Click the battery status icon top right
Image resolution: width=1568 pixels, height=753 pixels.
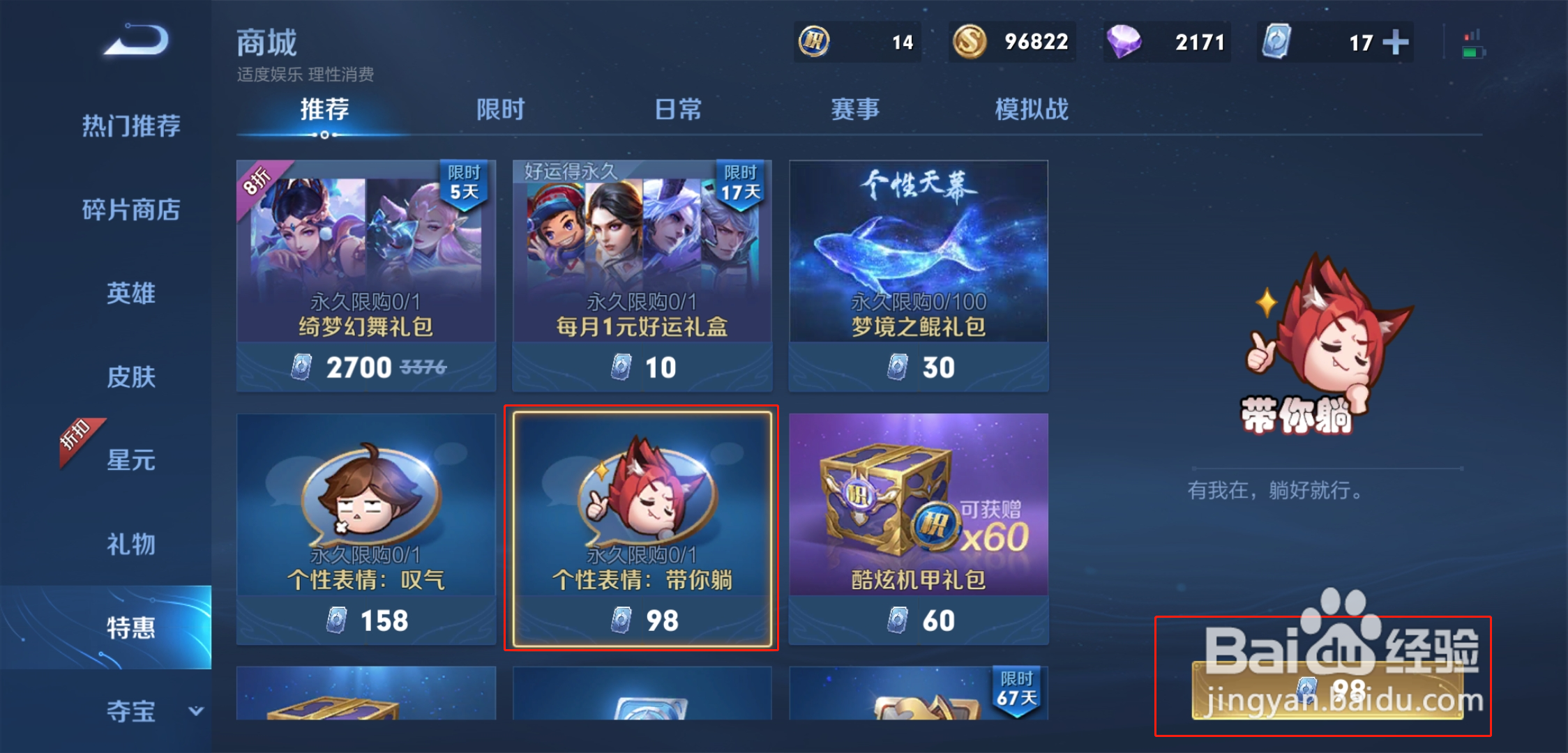click(1474, 42)
